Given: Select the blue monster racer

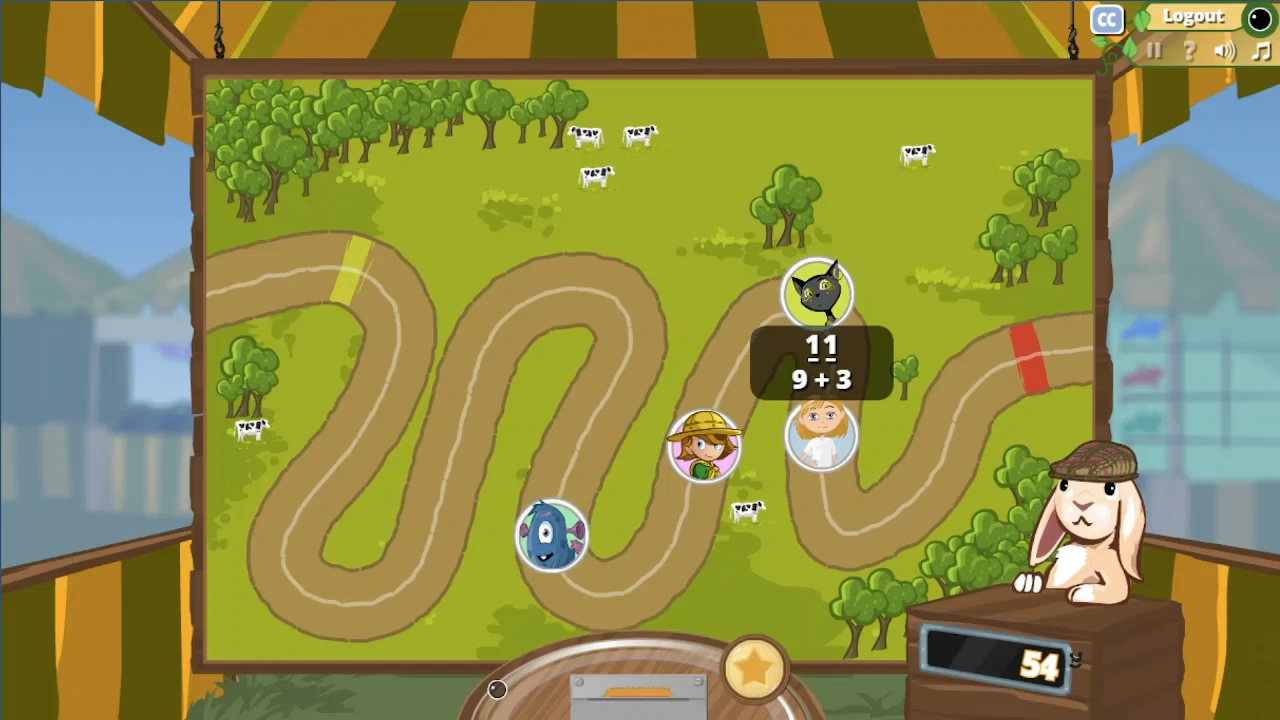Looking at the screenshot, I should 551,536.
